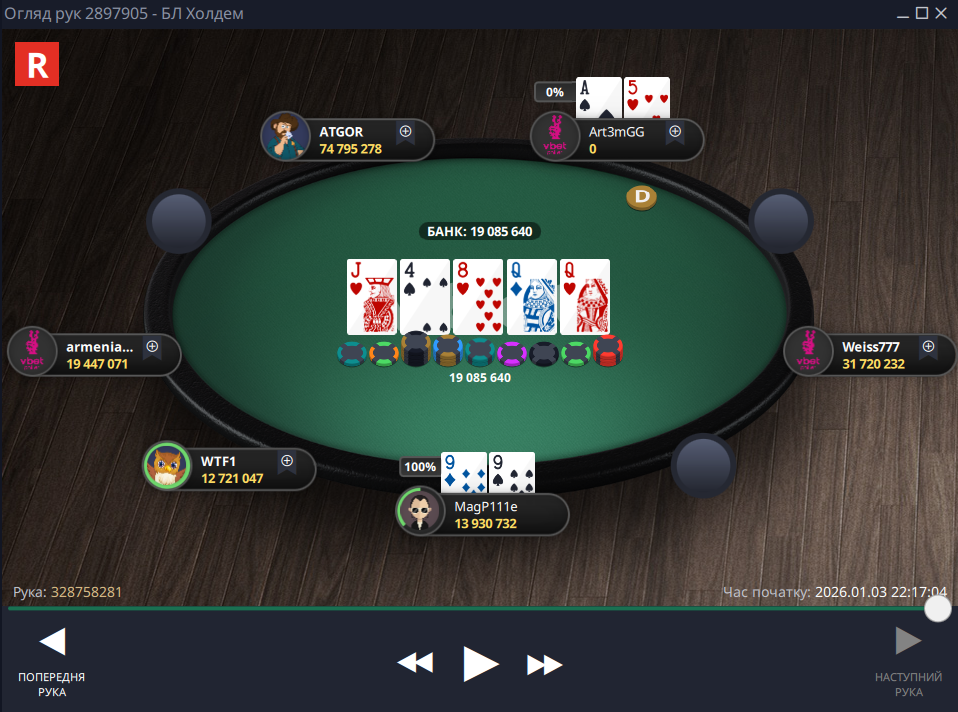The width and height of the screenshot is (958, 712).
Task: Click the plus icon on armenia's panel
Action: [153, 346]
